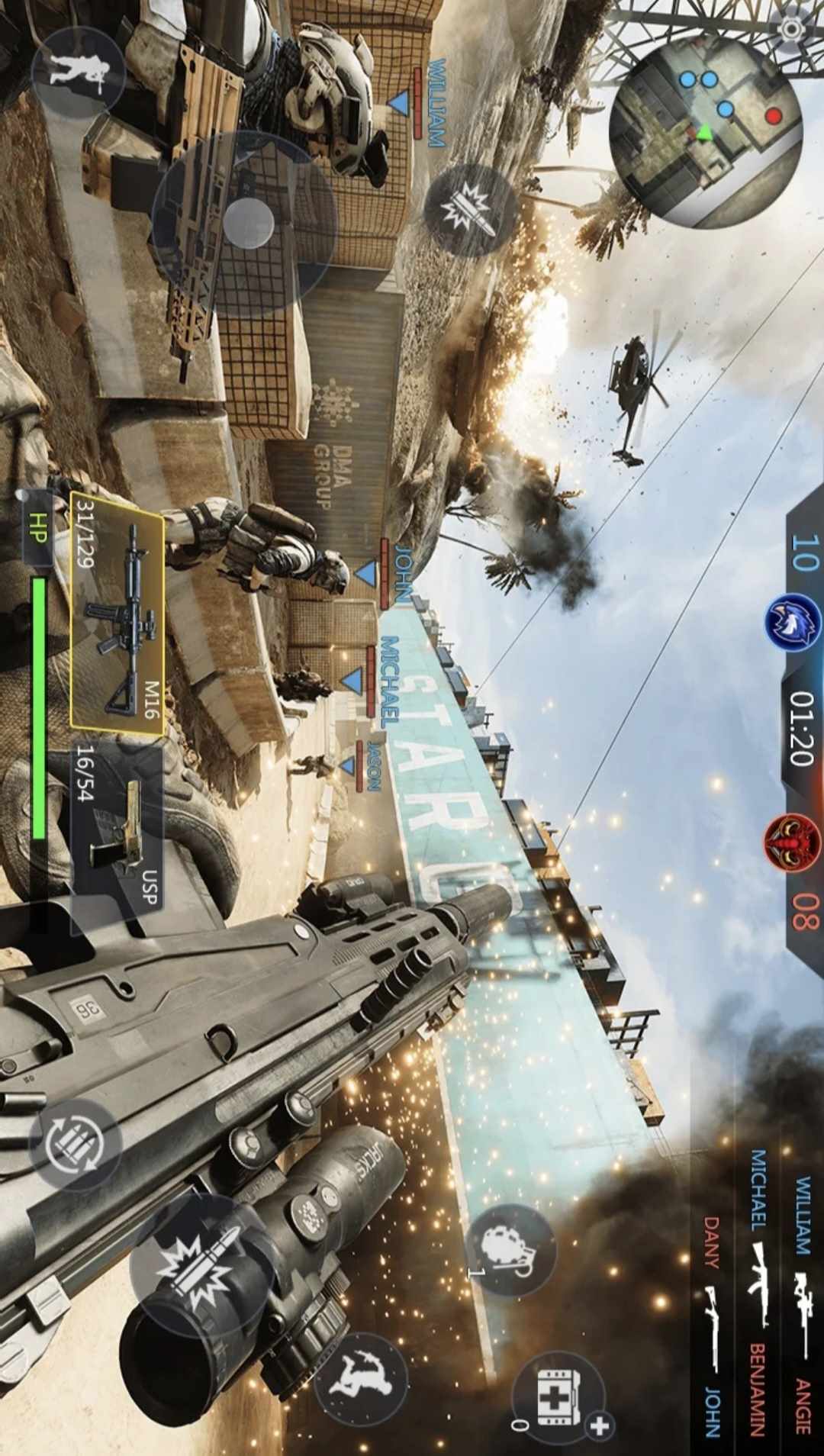Reload the weapon with the ammo-cycle button

point(75,1145)
